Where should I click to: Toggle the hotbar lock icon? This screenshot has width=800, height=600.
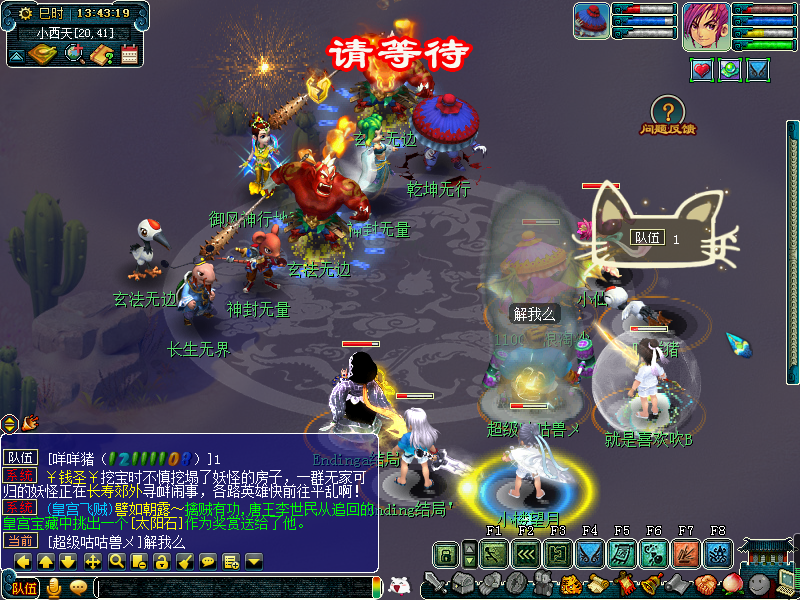coord(446,553)
